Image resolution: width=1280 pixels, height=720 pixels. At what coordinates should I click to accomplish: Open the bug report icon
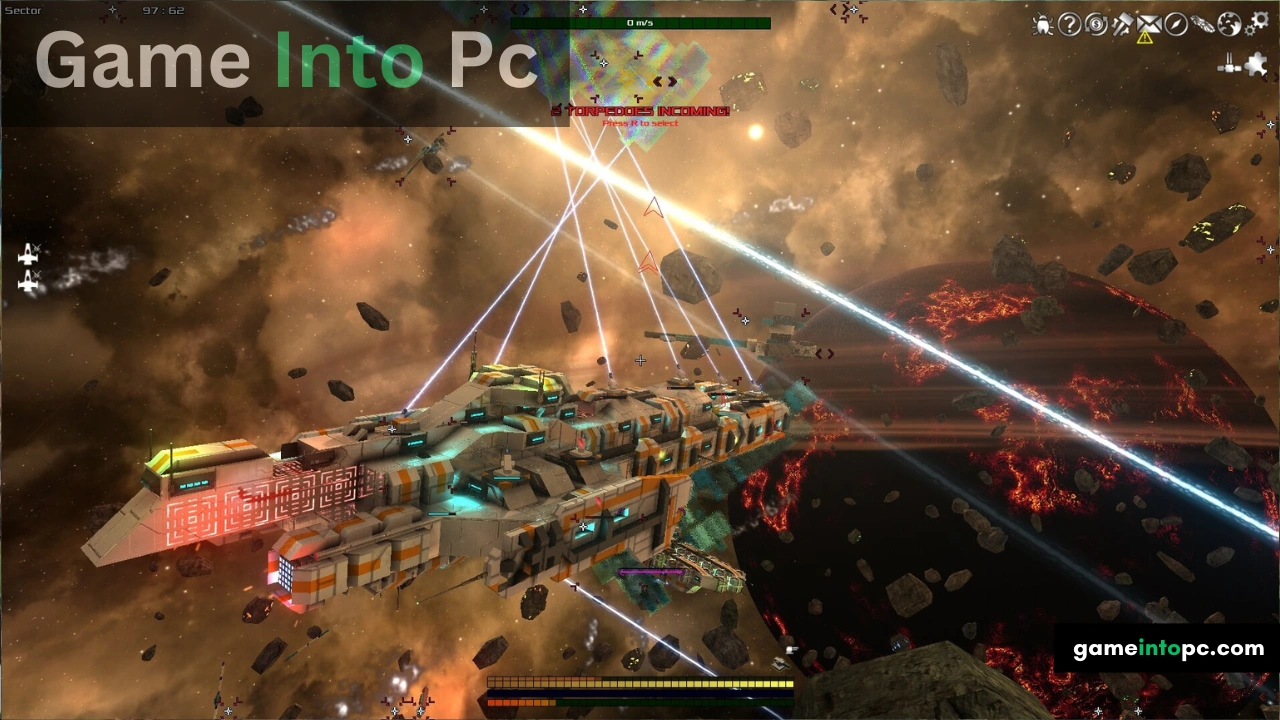click(x=1043, y=25)
